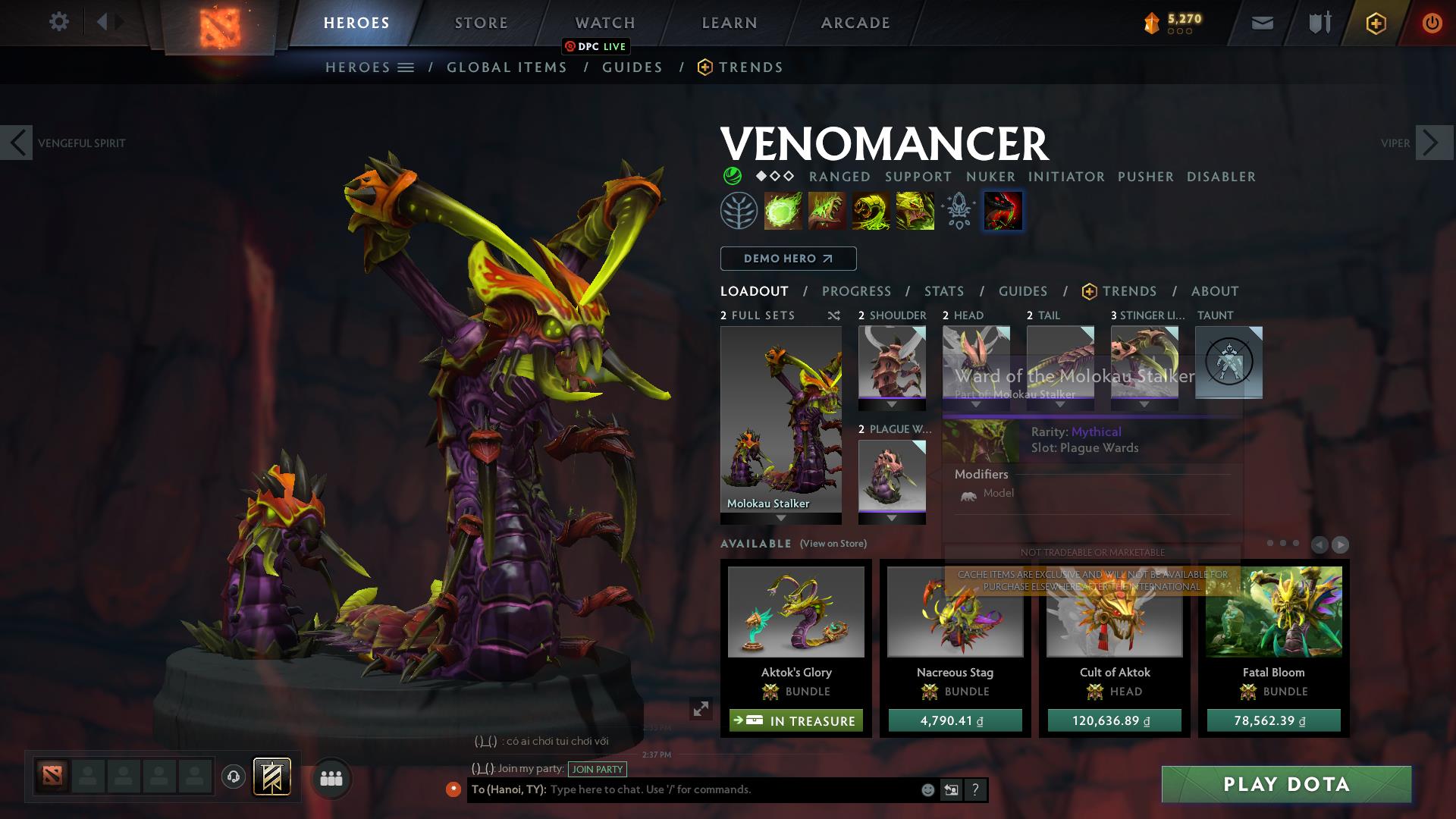Select the Poison Nova ultimate ability icon
The height and width of the screenshot is (819, 1456).
coord(1003,210)
